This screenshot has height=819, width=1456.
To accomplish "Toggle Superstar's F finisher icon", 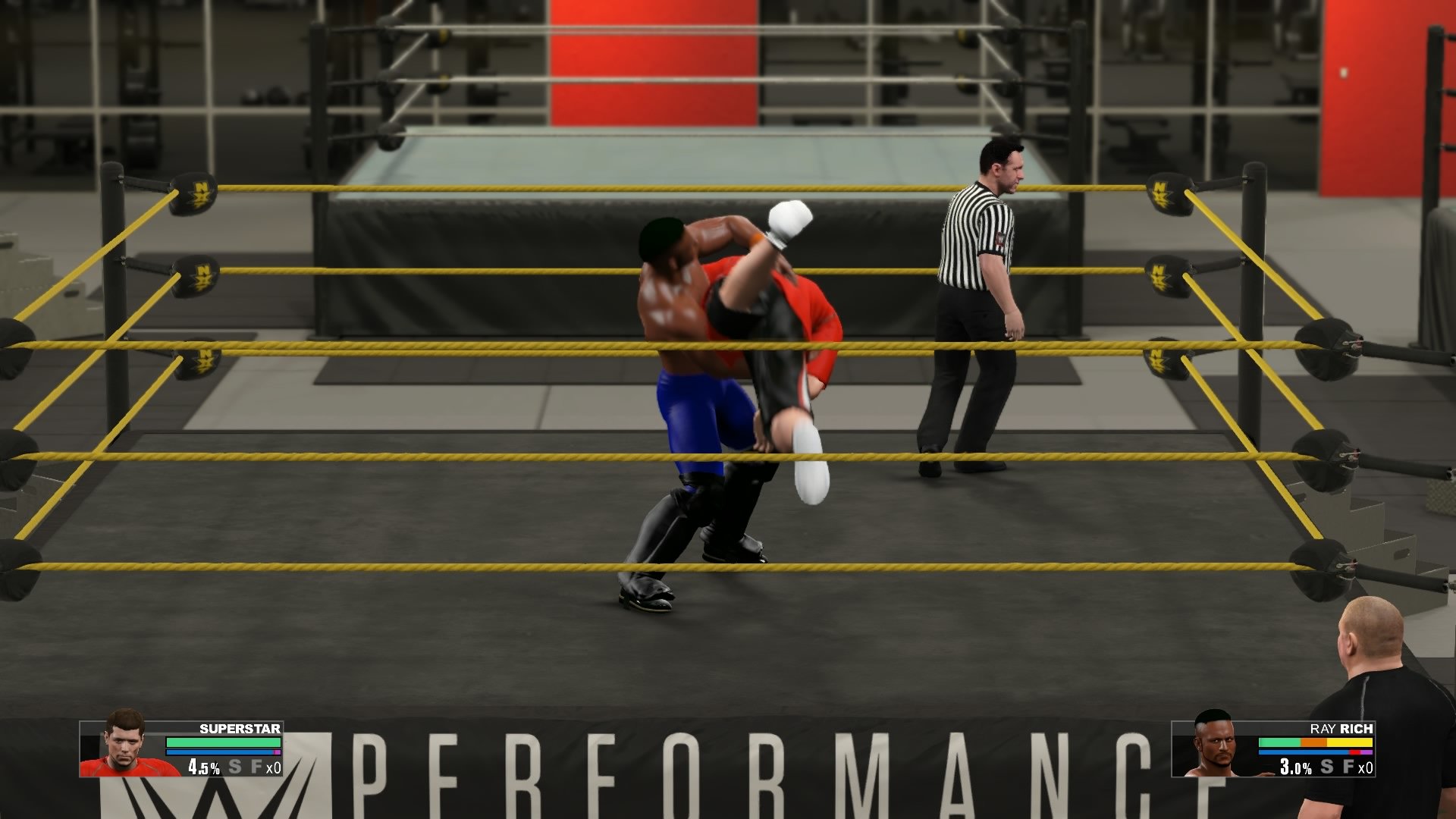I will 255,768.
